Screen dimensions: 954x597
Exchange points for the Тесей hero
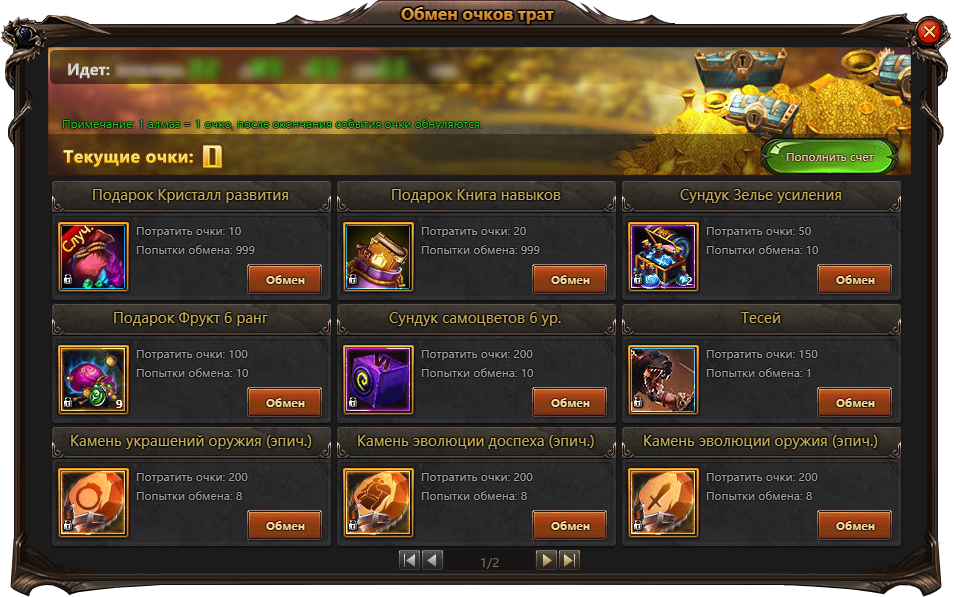point(855,403)
